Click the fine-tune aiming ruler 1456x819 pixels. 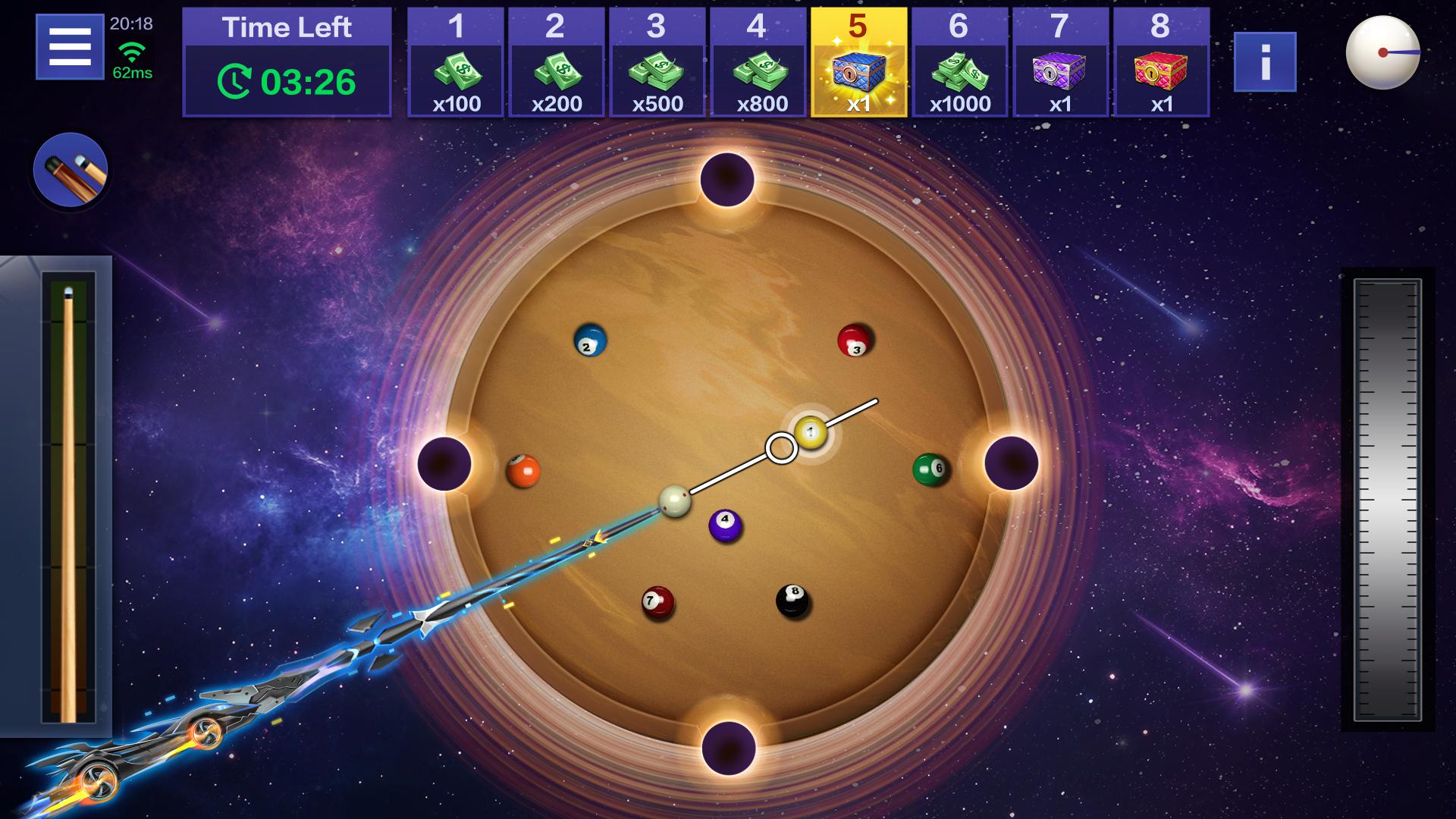tap(1387, 500)
